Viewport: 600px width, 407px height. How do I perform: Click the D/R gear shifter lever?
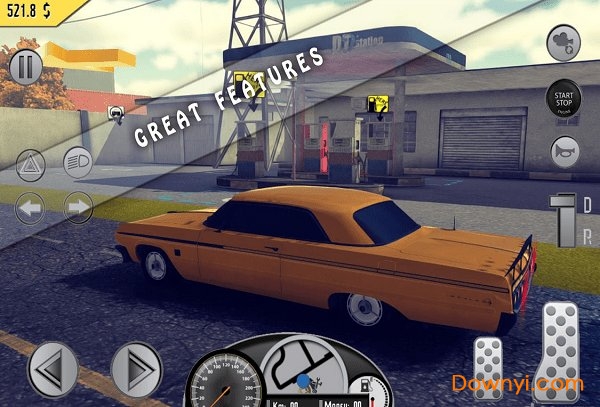(565, 217)
